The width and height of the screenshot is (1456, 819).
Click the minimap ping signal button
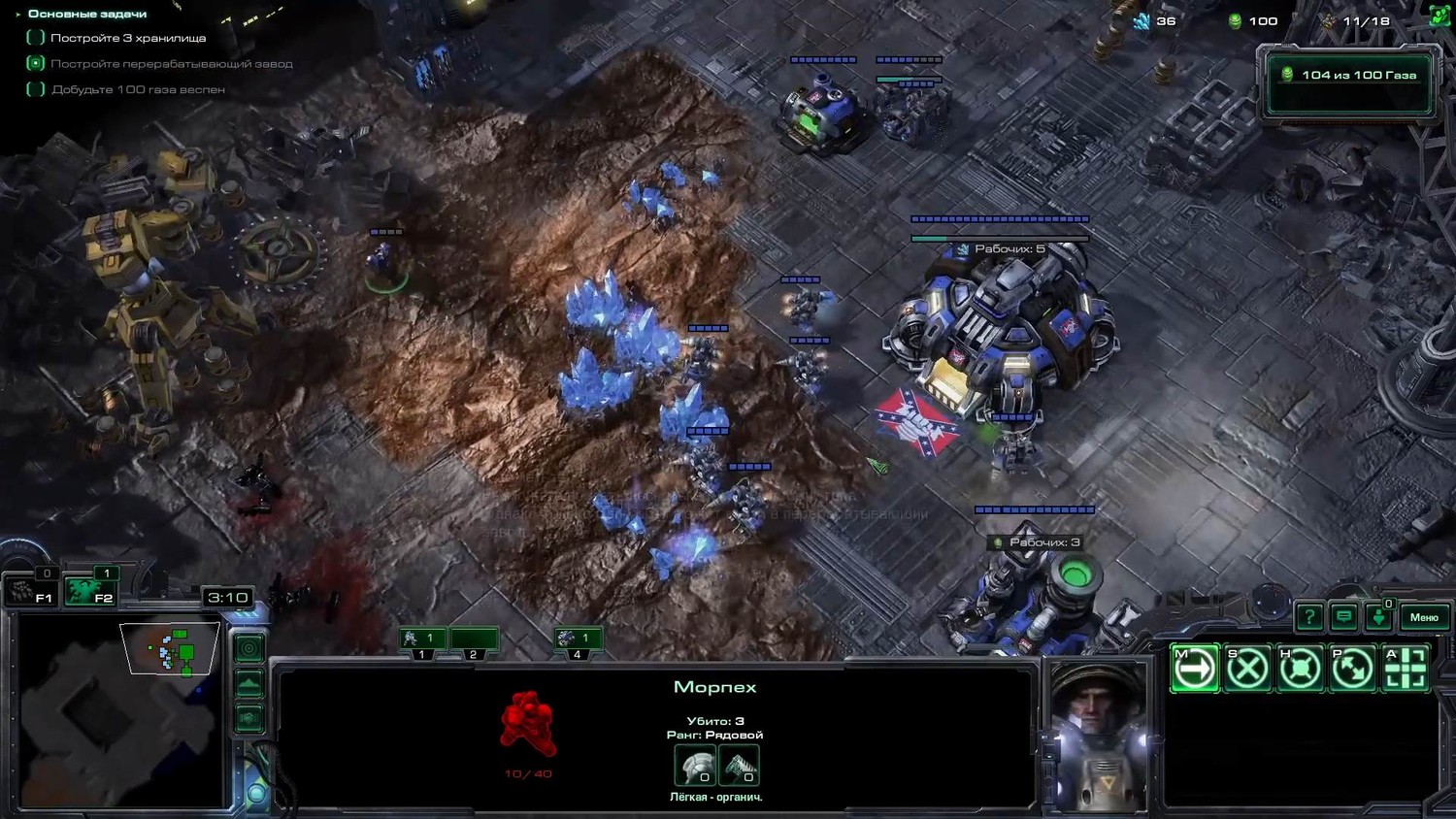coord(249,647)
